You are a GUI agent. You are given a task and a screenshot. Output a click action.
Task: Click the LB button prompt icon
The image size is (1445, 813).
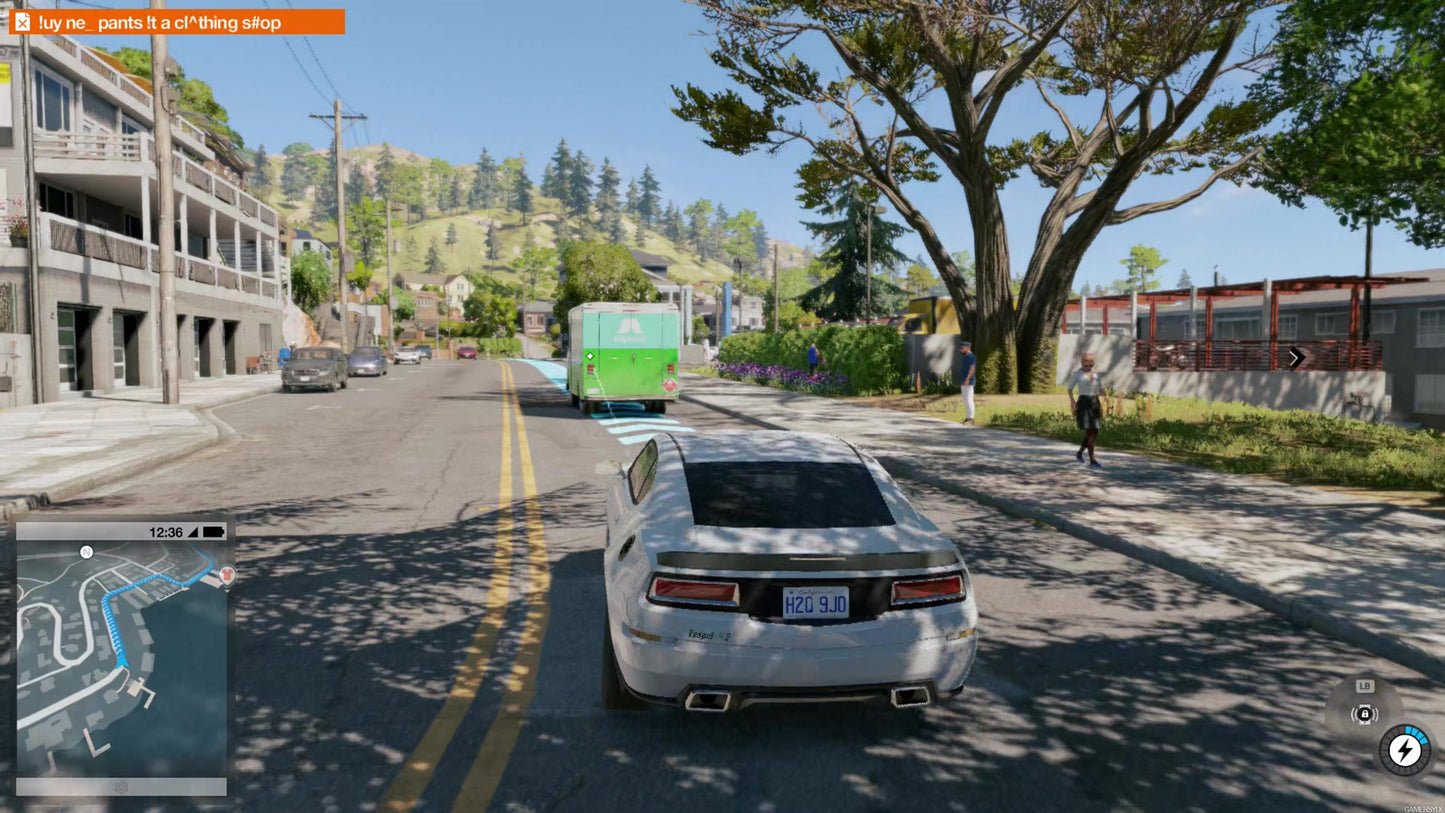[1365, 685]
